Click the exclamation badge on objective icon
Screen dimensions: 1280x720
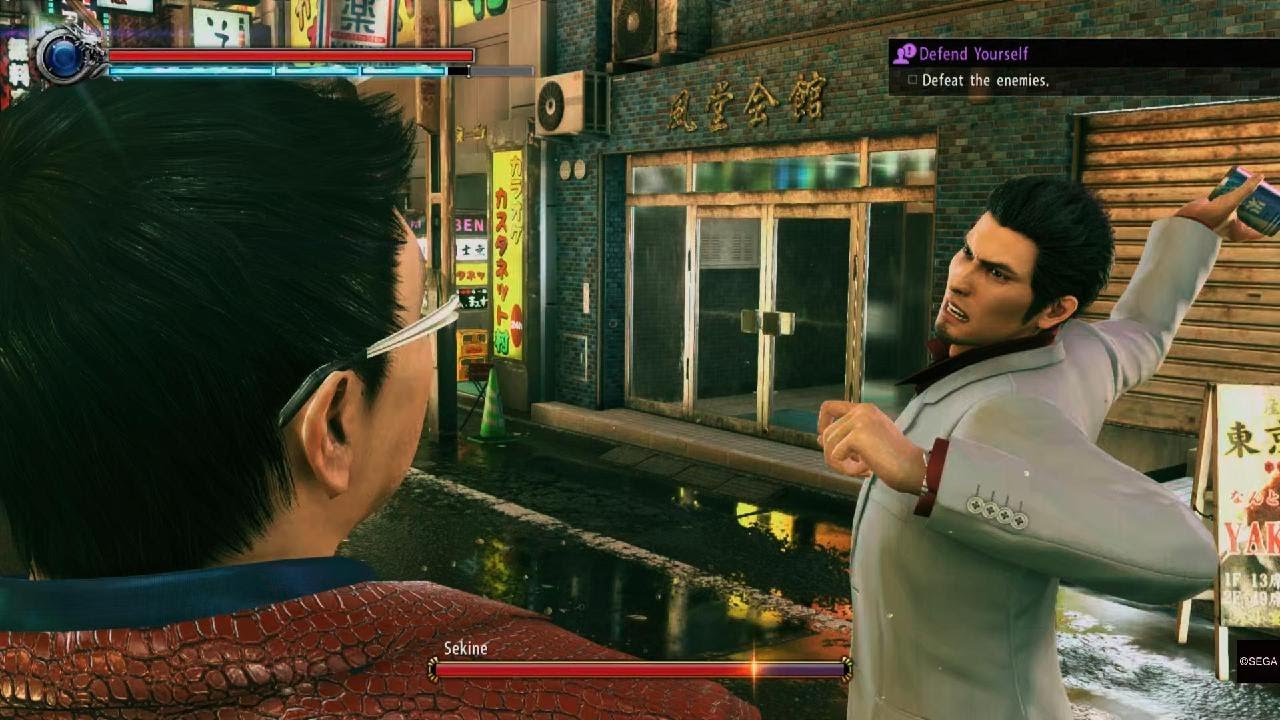point(909,50)
